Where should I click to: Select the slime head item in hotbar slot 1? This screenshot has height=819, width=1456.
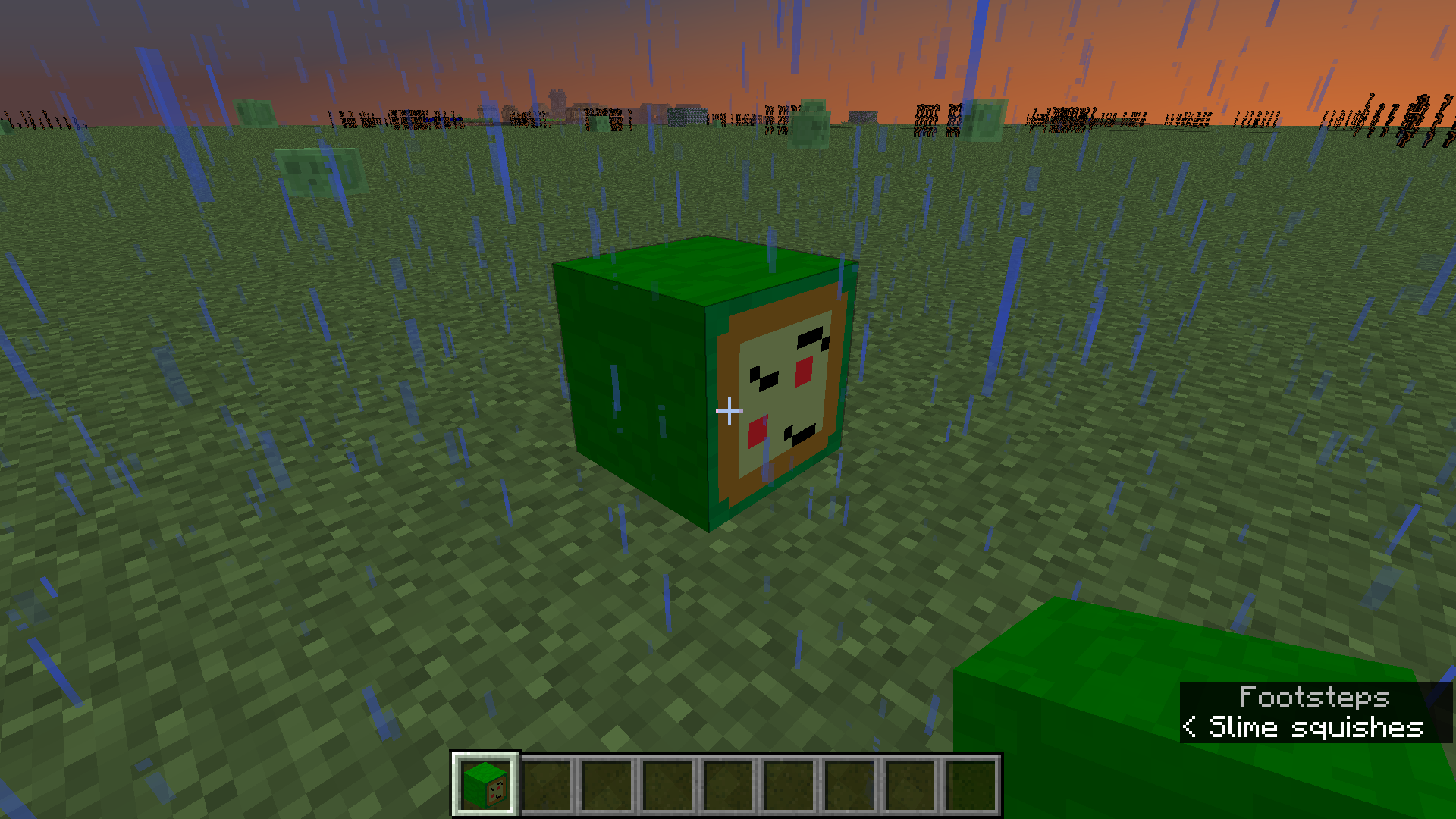[485, 783]
